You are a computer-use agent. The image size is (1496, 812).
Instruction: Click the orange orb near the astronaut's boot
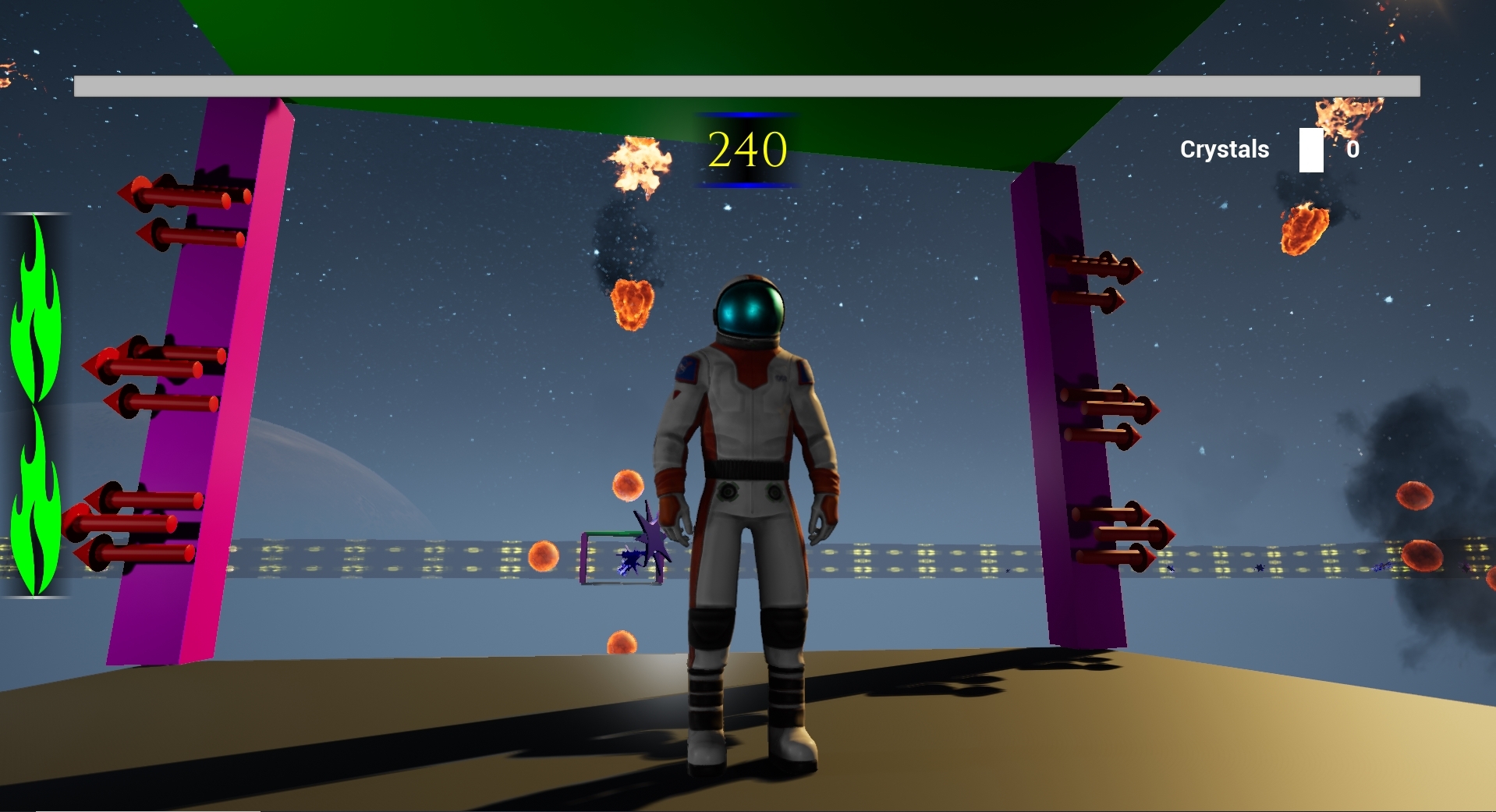click(x=620, y=641)
